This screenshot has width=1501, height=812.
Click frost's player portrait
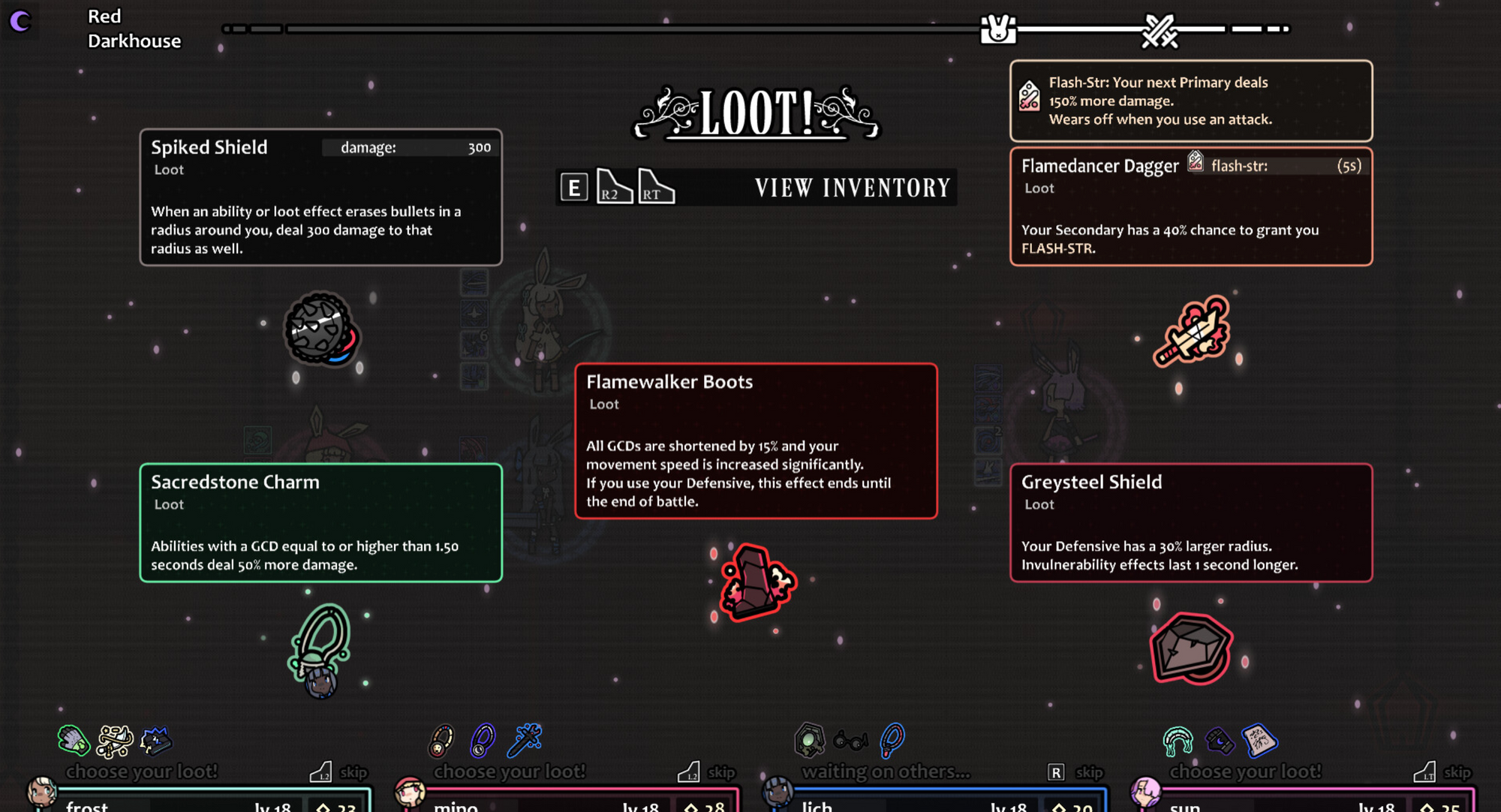point(41,792)
